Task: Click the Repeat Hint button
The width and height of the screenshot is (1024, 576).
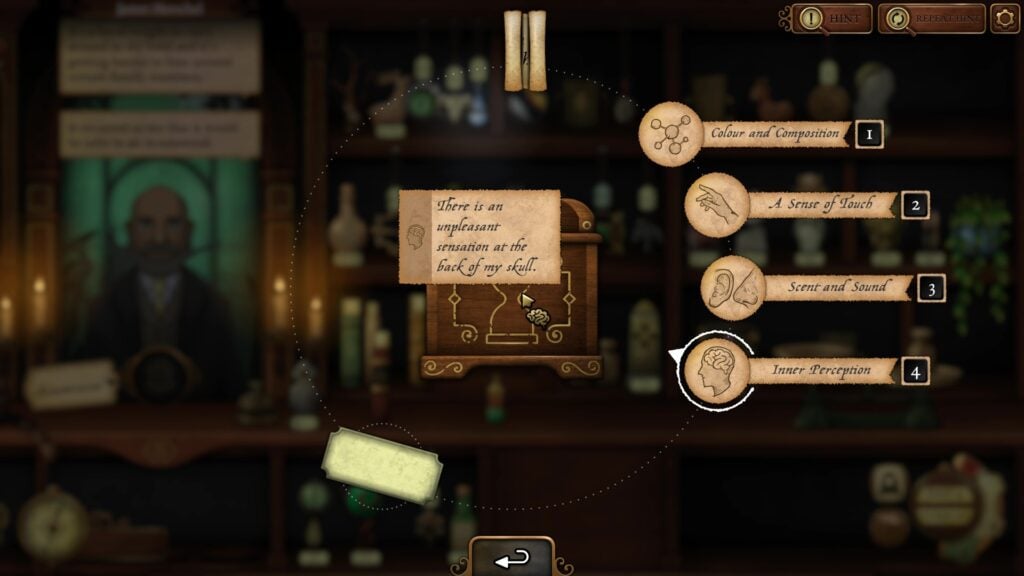Action: point(931,18)
